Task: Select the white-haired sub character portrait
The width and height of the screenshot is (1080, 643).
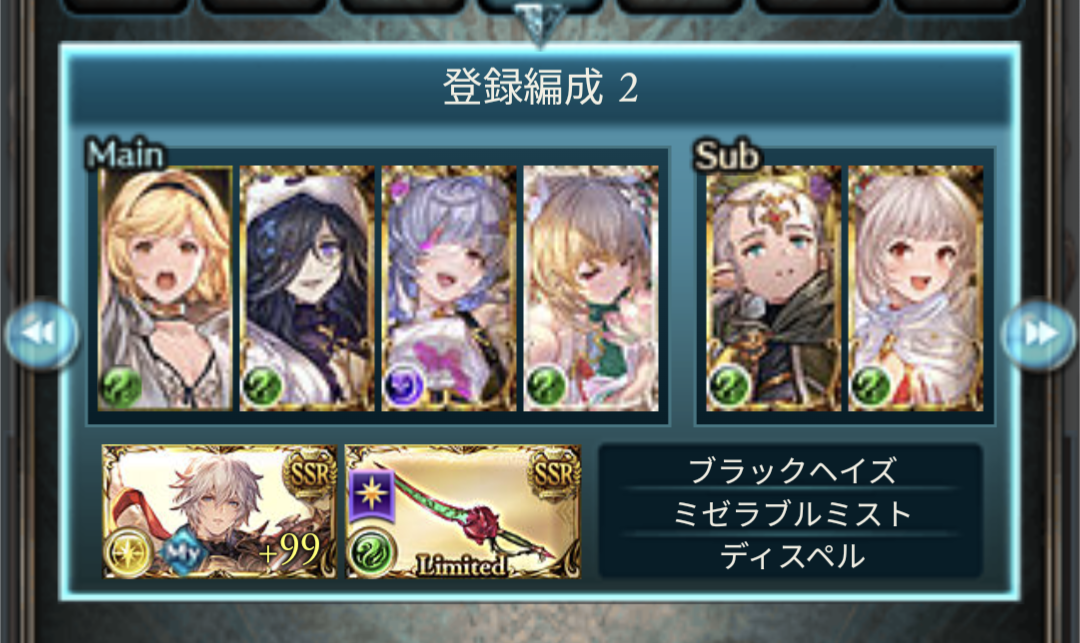Action: pyautogui.click(x=915, y=288)
